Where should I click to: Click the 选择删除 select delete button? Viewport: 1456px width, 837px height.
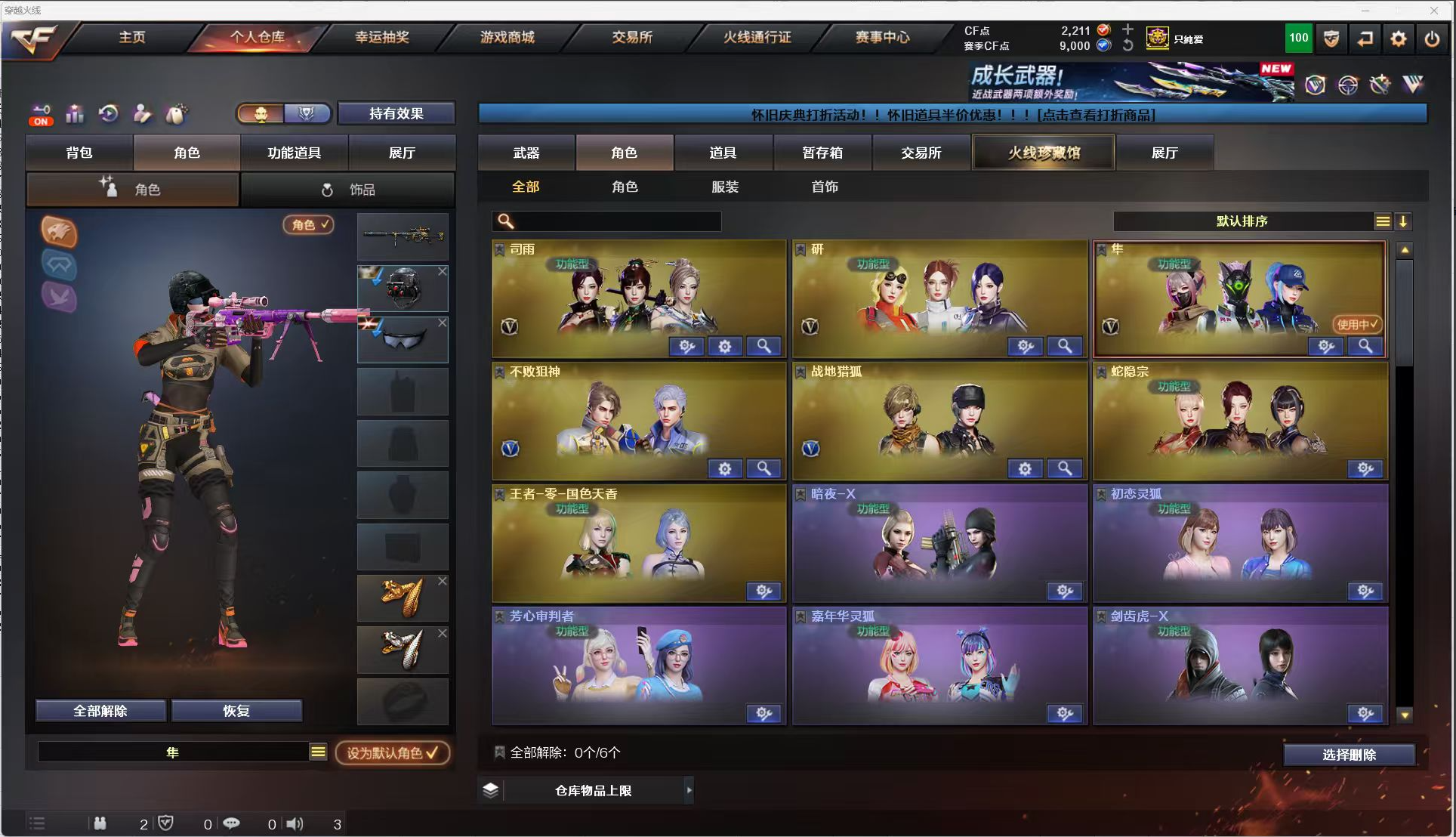1349,755
